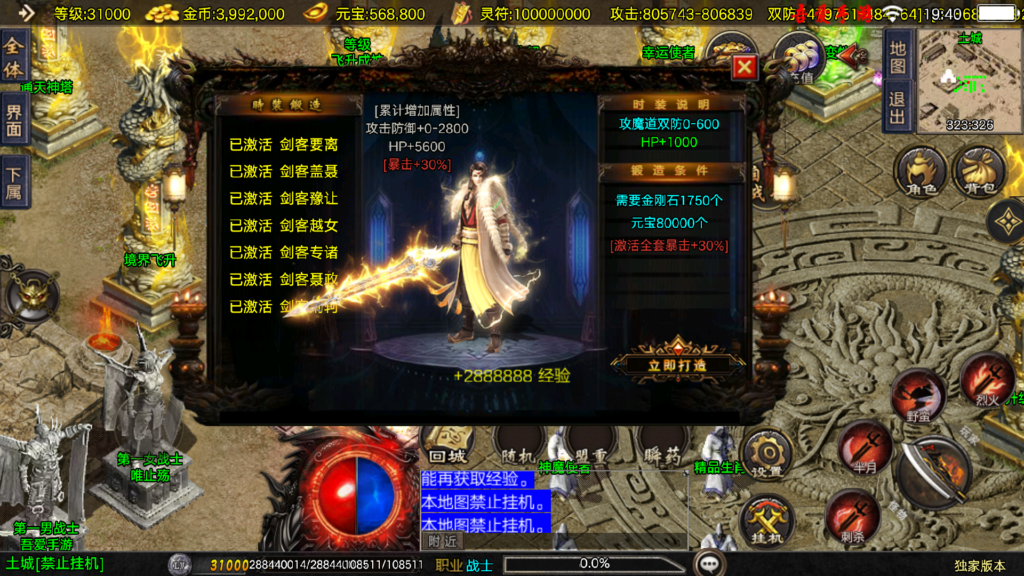Toggle 挂机 auto-battle
The image size is (1024, 576).
(x=767, y=521)
